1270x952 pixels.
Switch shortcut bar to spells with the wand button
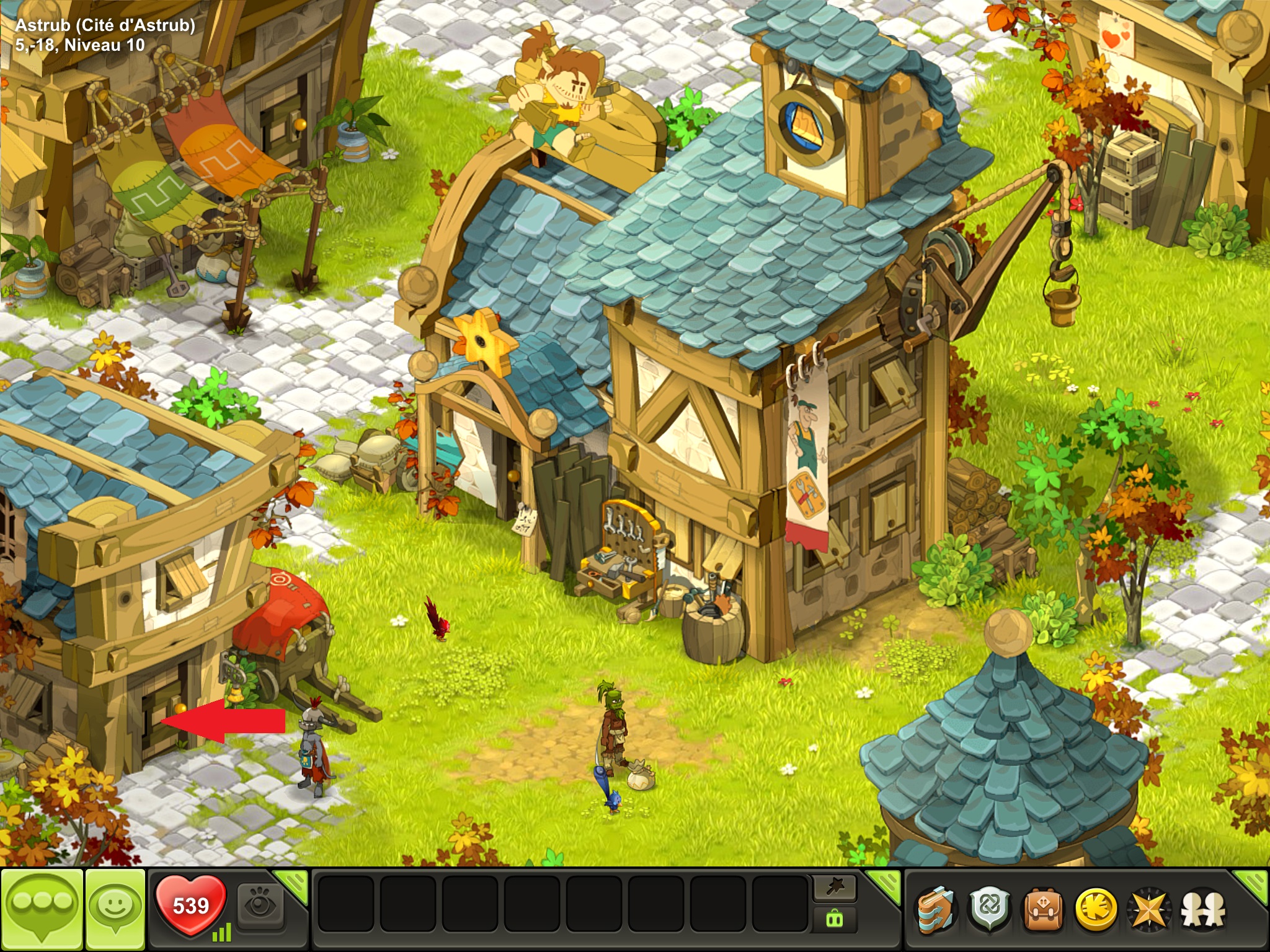(x=835, y=888)
